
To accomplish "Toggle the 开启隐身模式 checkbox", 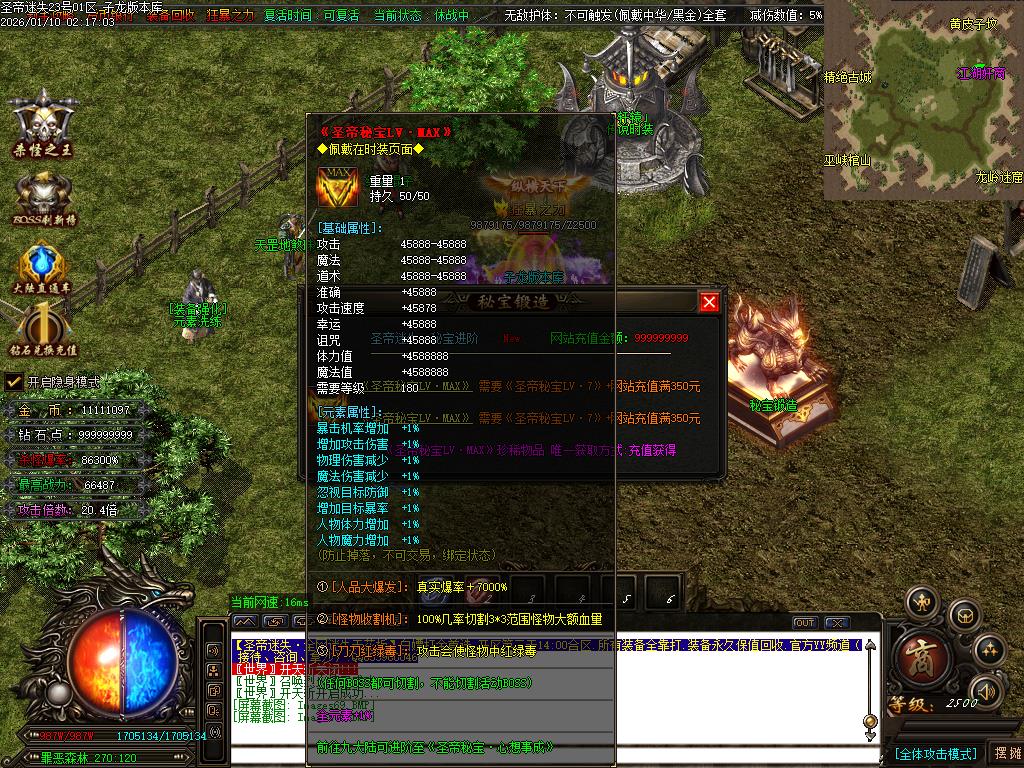I will [14, 381].
